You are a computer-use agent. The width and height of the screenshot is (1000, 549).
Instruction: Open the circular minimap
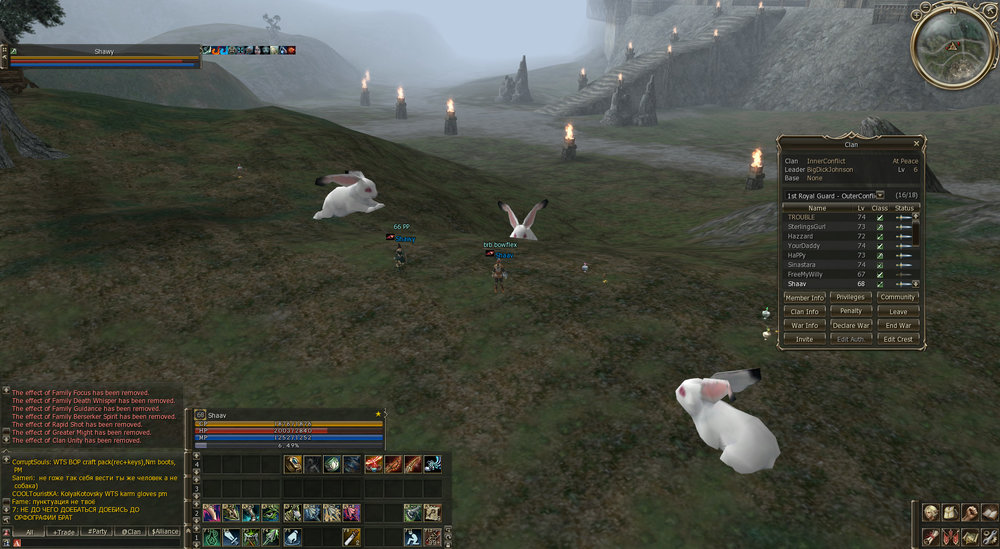tap(951, 46)
